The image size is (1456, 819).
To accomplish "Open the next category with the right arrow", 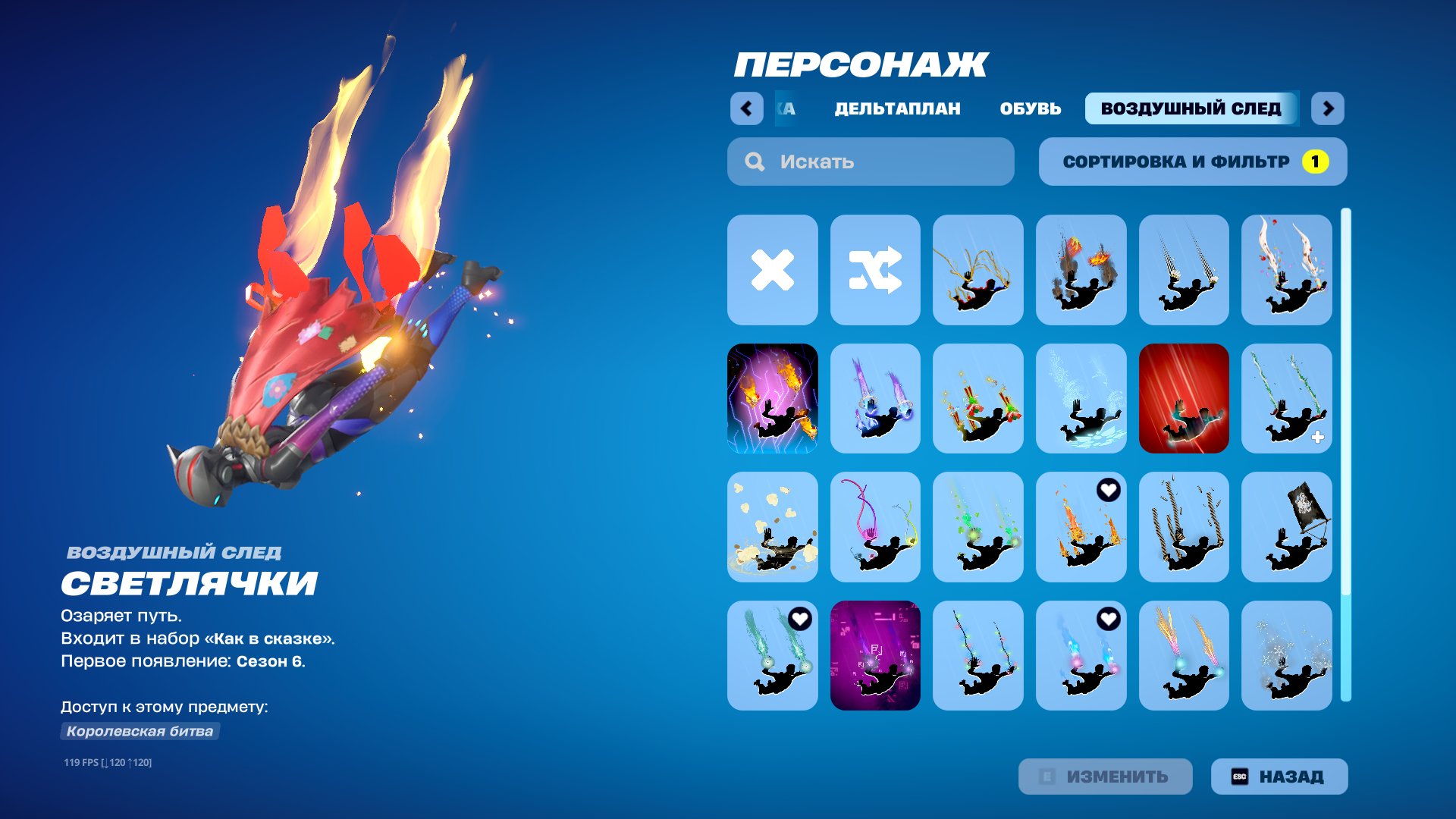I will coord(1329,108).
